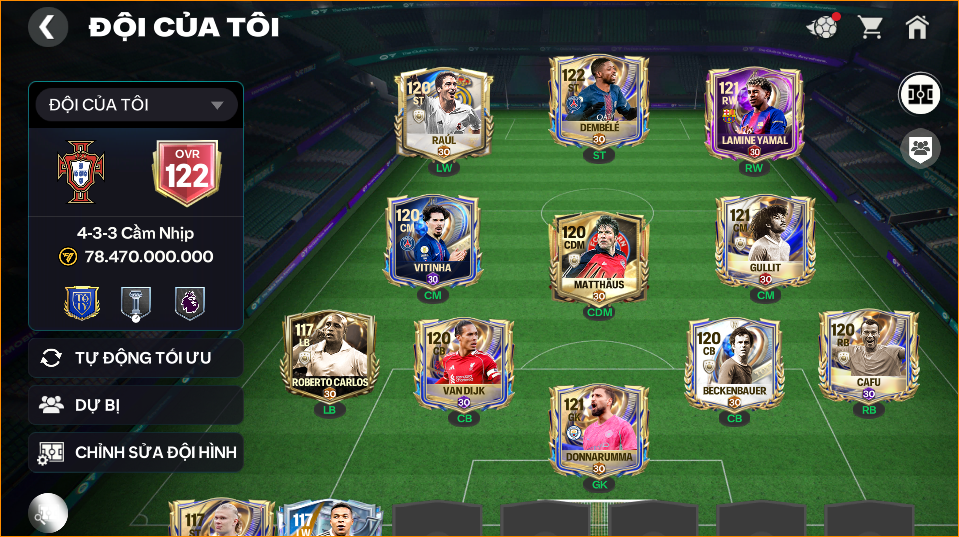Viewport: 959px width, 537px height.
Task: Click TỰ ĐỘNG TỐI ƯU button
Action: point(136,357)
